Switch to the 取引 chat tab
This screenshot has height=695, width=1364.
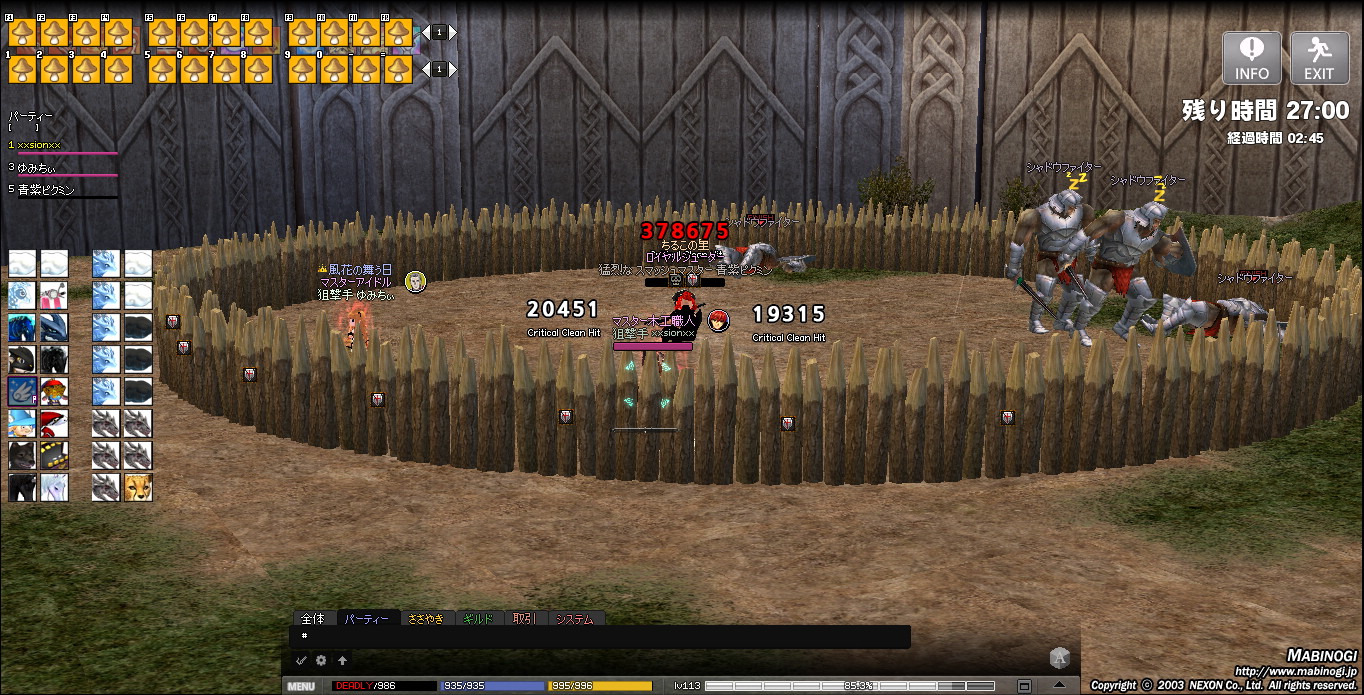pyautogui.click(x=524, y=619)
